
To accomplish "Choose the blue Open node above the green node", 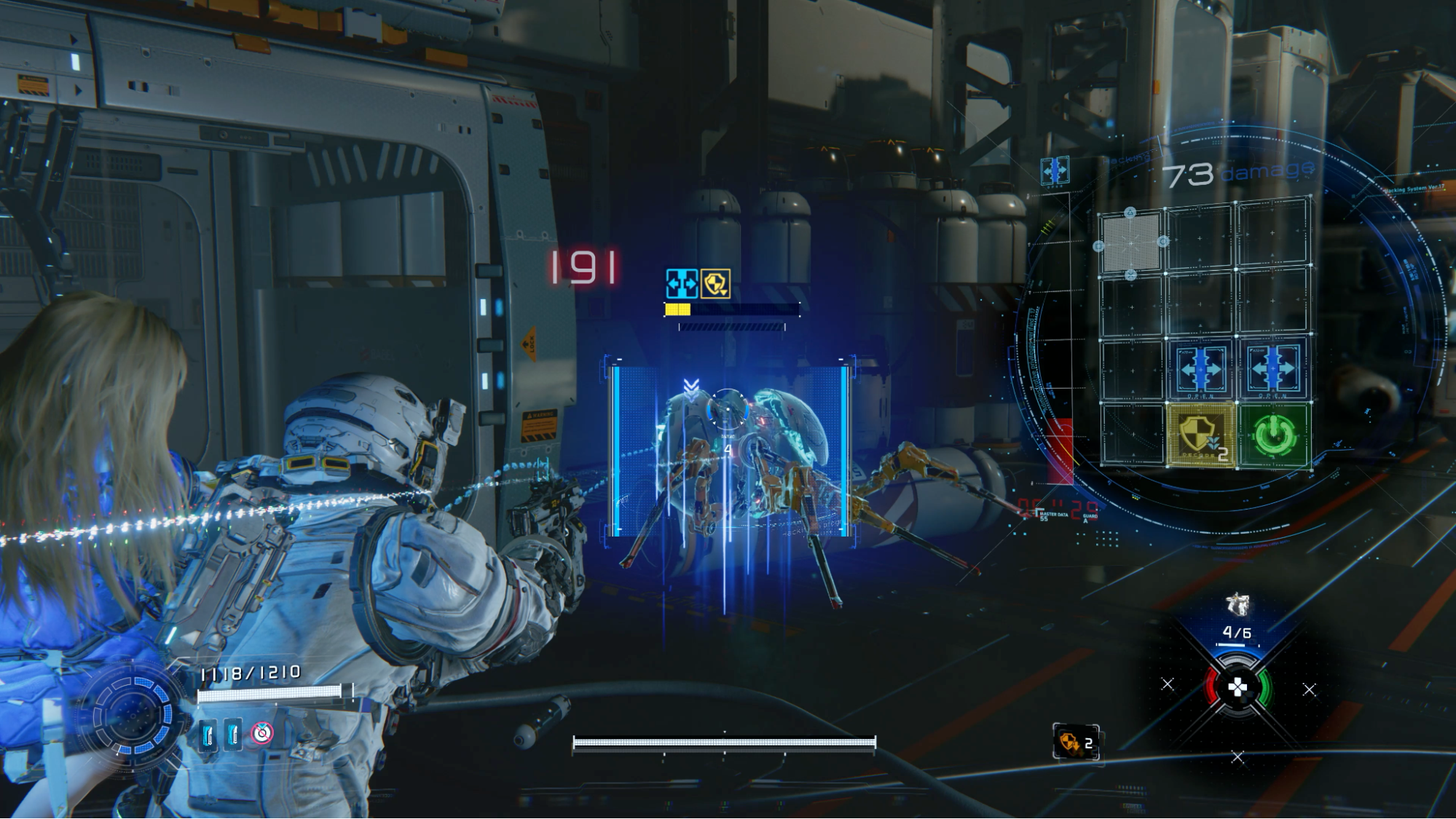I will pyautogui.click(x=1272, y=368).
